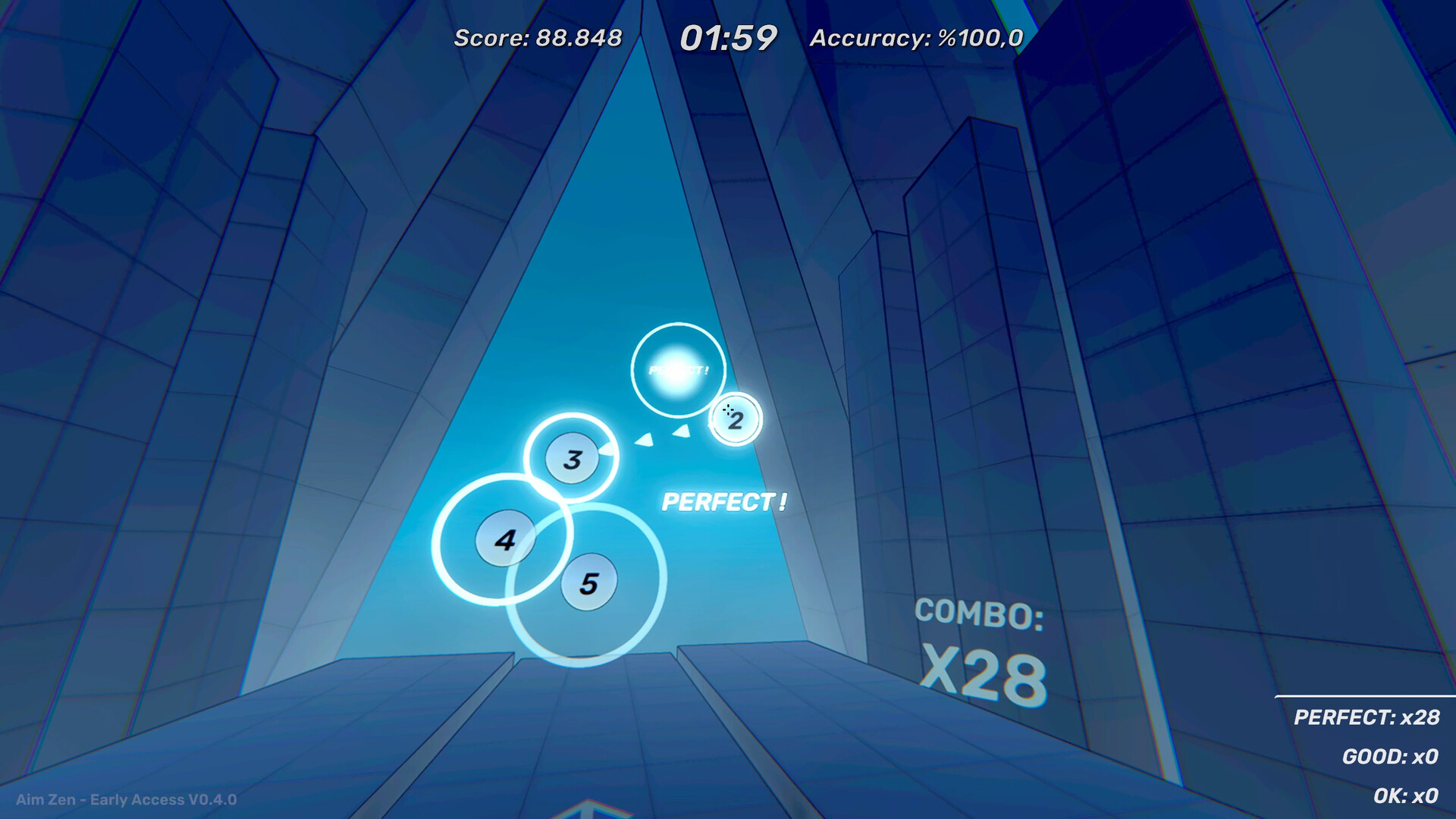Click the floating PERFECT! popup text
The height and width of the screenshot is (819, 1456).
[725, 501]
